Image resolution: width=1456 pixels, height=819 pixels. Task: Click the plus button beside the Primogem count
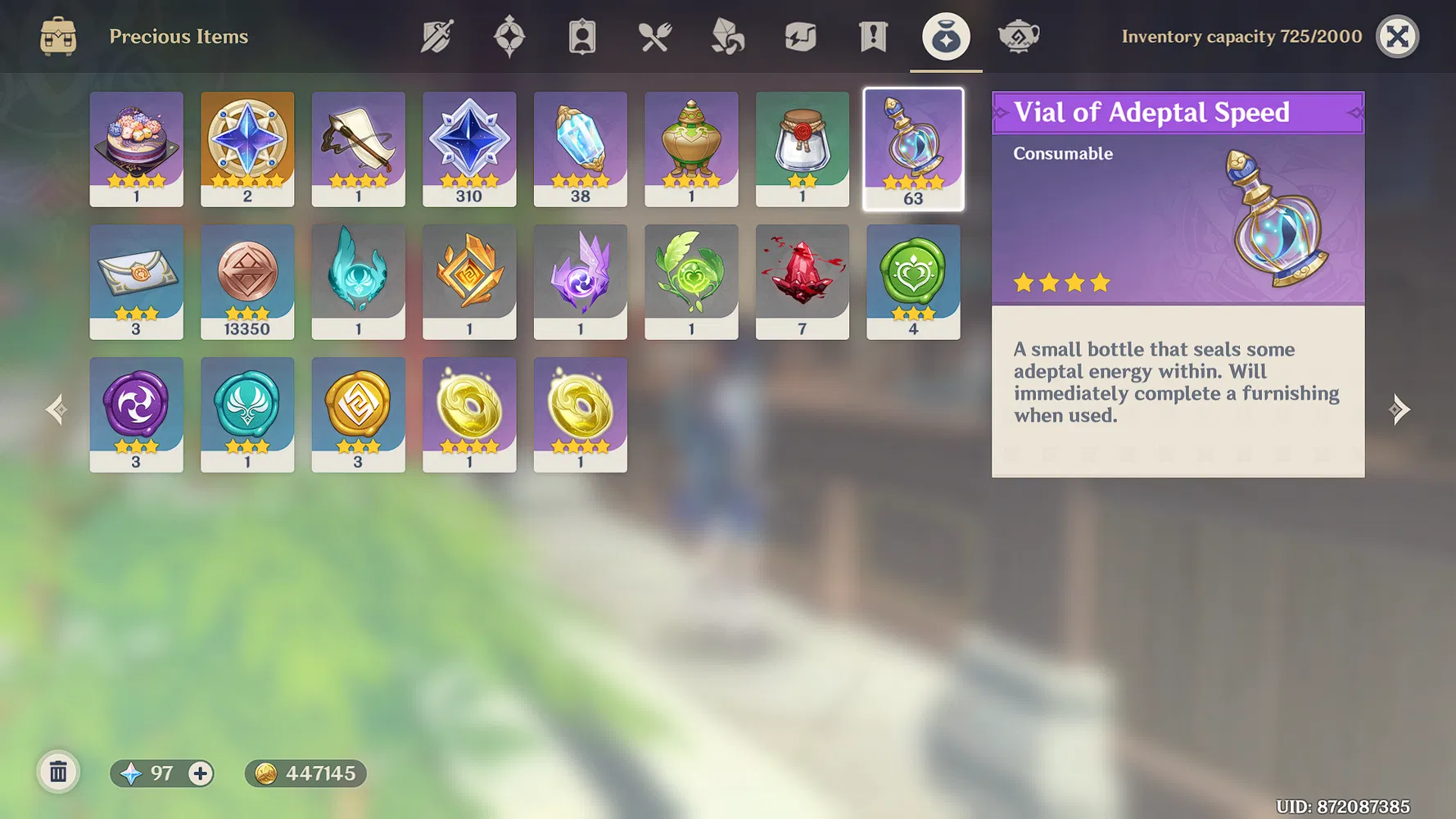(x=199, y=772)
